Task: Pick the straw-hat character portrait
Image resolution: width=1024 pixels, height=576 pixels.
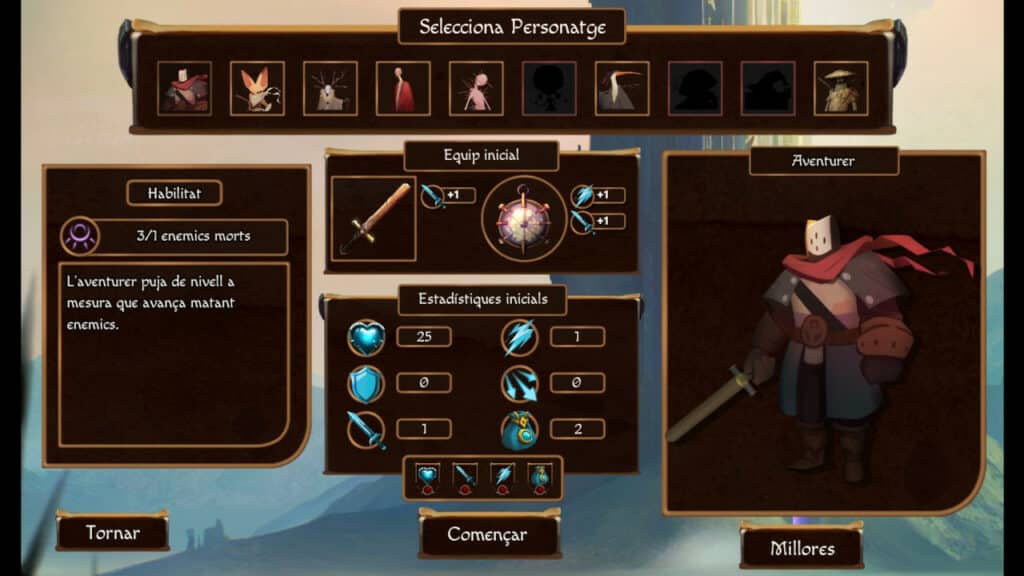Action: [841, 89]
